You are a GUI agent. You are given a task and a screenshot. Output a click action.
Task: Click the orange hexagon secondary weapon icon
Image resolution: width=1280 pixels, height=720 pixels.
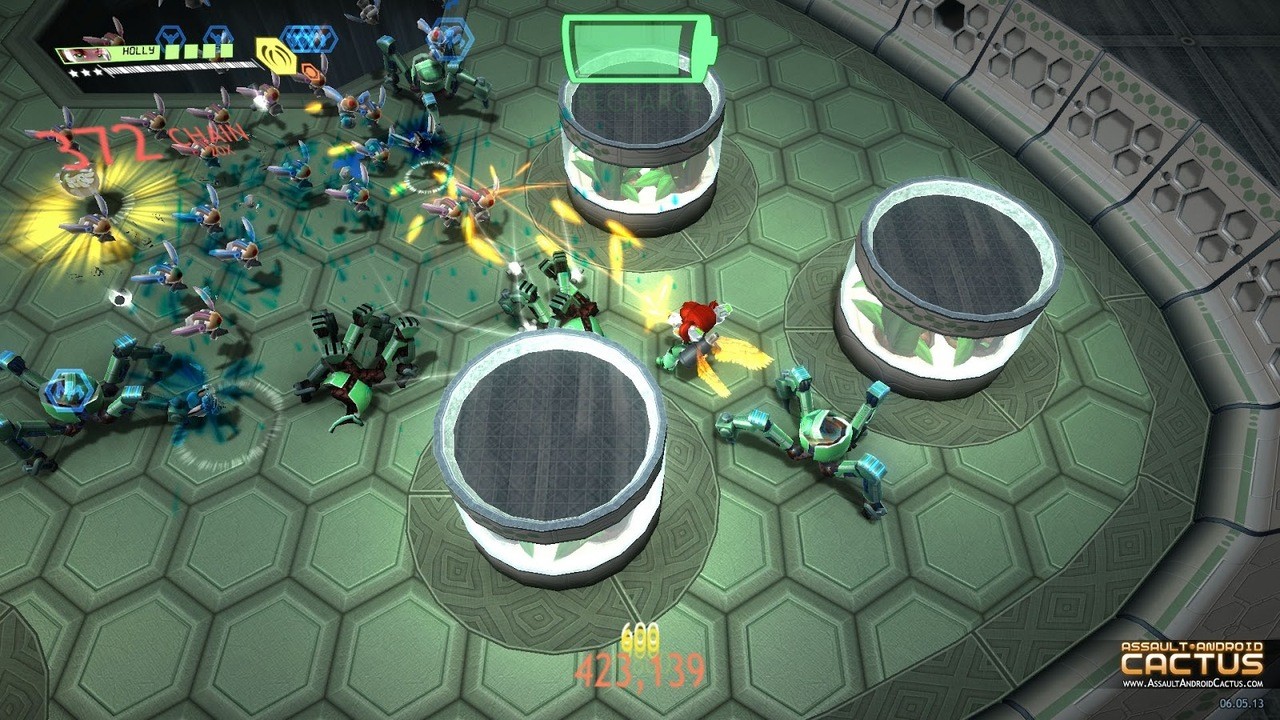pyautogui.click(x=313, y=70)
